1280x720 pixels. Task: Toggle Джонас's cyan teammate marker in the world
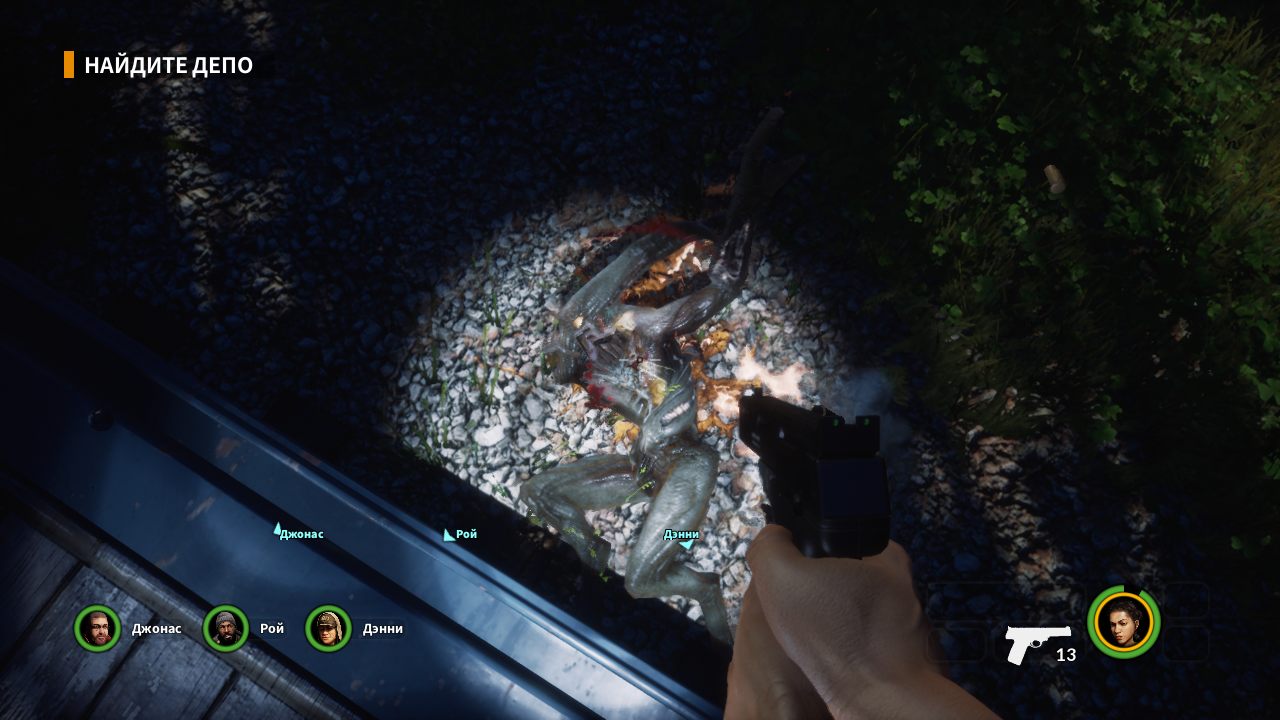(278, 527)
